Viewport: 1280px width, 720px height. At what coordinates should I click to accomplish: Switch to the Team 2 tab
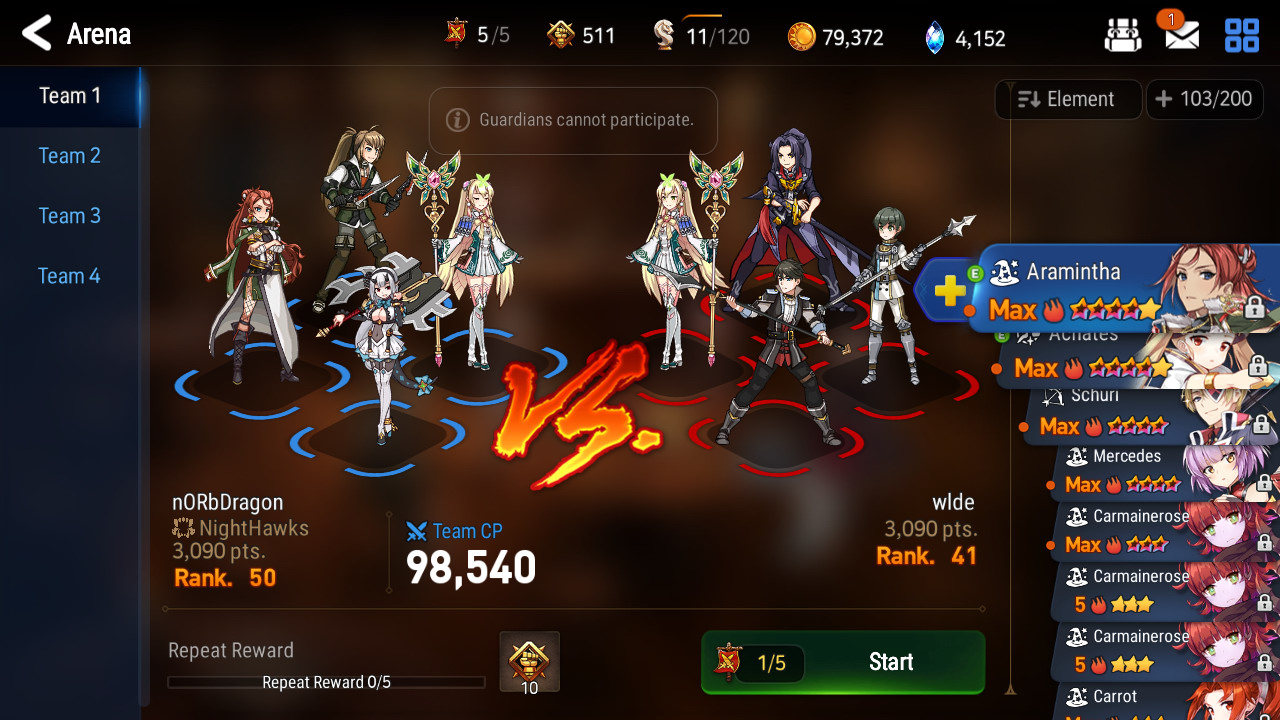(69, 156)
